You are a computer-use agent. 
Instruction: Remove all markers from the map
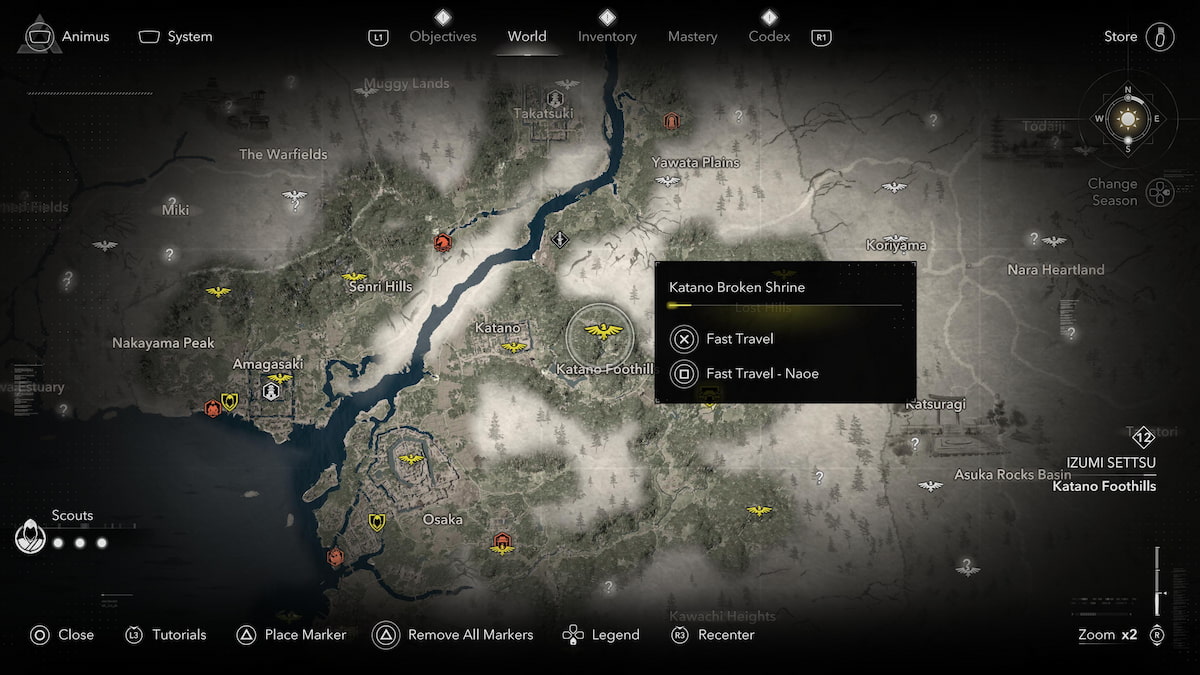(x=454, y=635)
